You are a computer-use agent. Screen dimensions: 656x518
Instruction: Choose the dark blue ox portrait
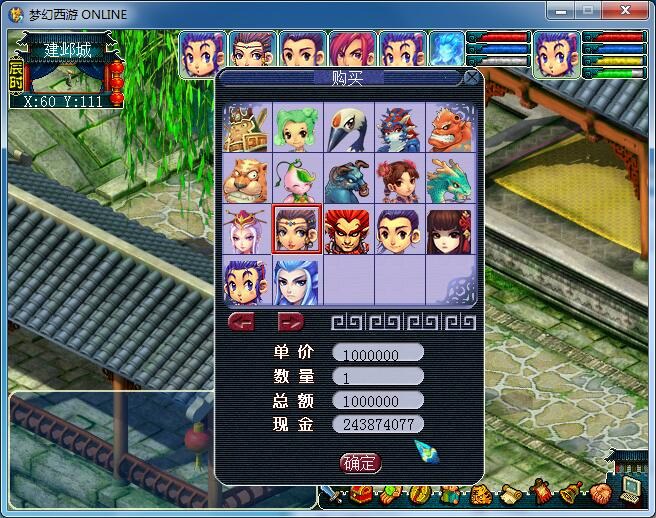348,178
